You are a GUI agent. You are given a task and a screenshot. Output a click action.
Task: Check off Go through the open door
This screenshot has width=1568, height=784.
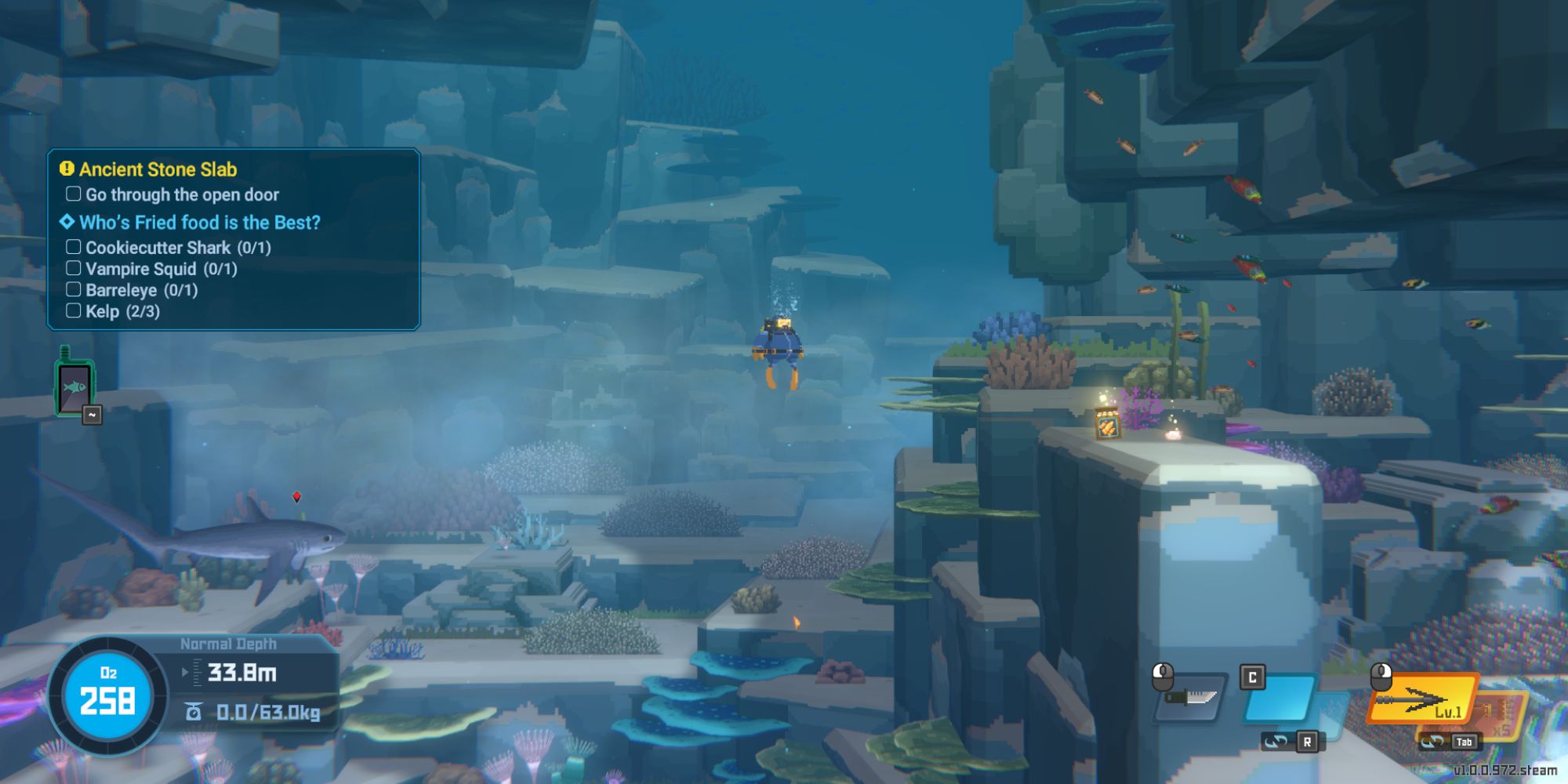click(x=73, y=194)
